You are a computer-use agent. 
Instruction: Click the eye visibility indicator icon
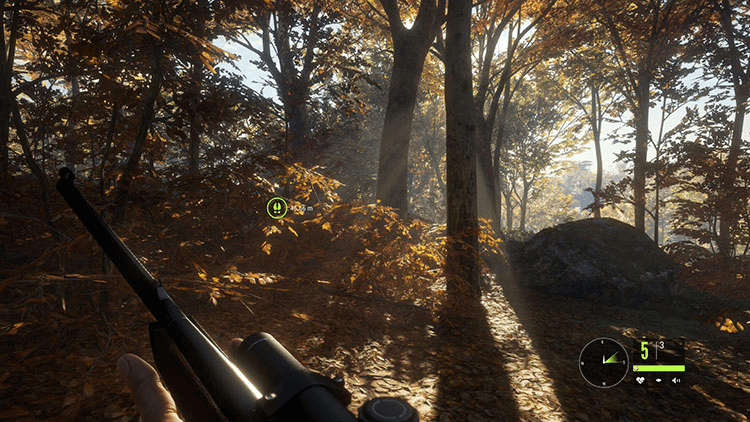tap(658, 380)
